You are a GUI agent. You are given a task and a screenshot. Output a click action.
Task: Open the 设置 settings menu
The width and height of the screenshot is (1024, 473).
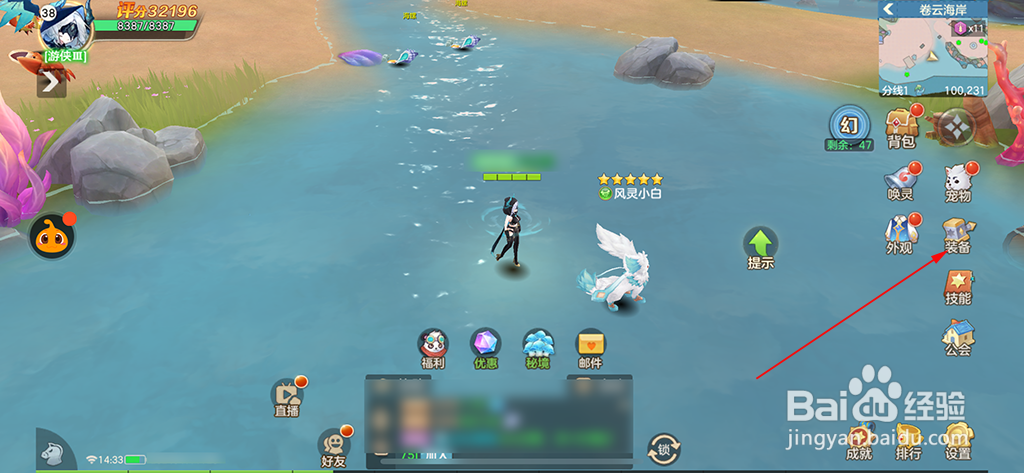pos(958,439)
